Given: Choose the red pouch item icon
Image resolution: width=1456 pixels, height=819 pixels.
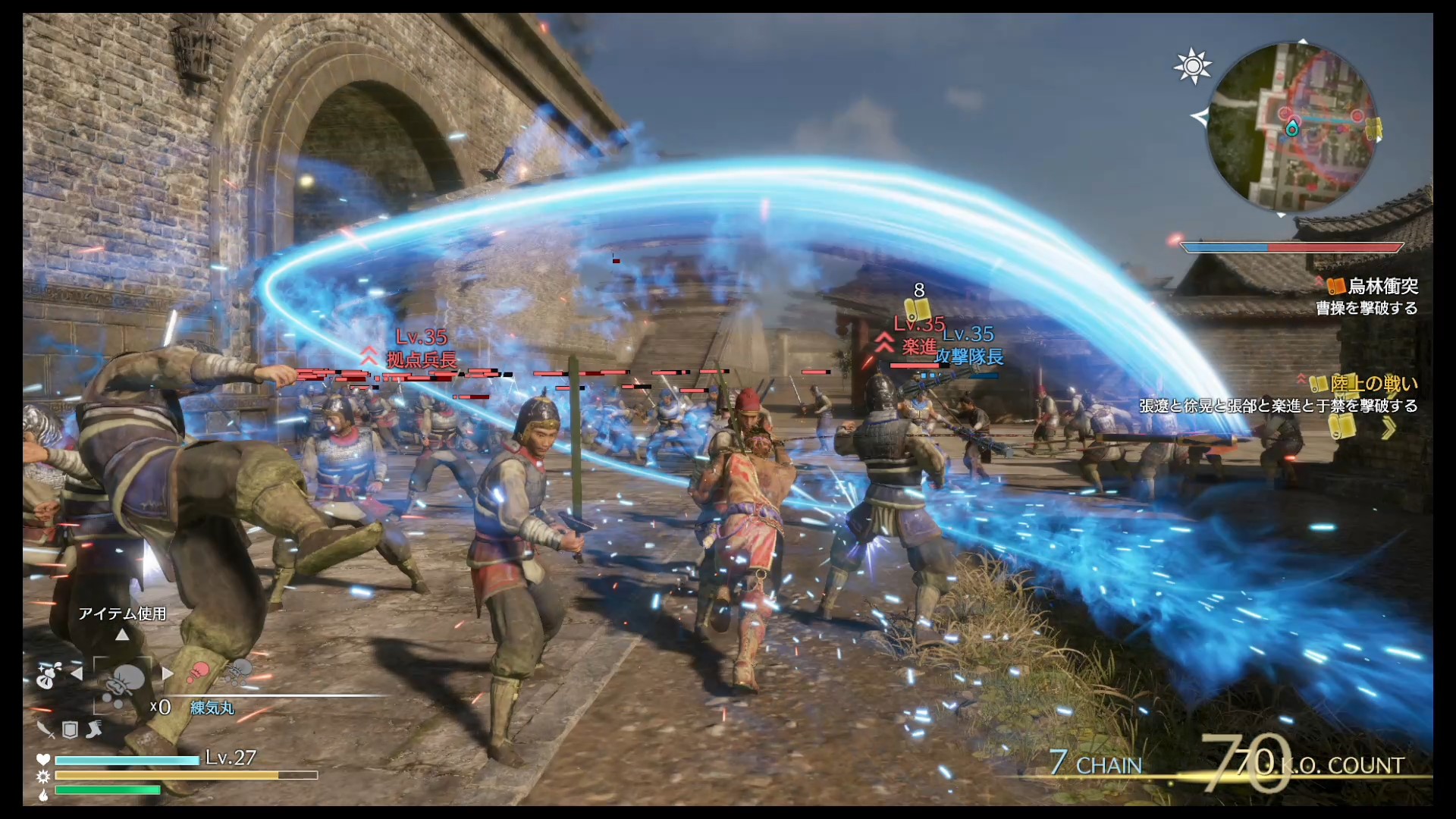Looking at the screenshot, I should point(198,672).
